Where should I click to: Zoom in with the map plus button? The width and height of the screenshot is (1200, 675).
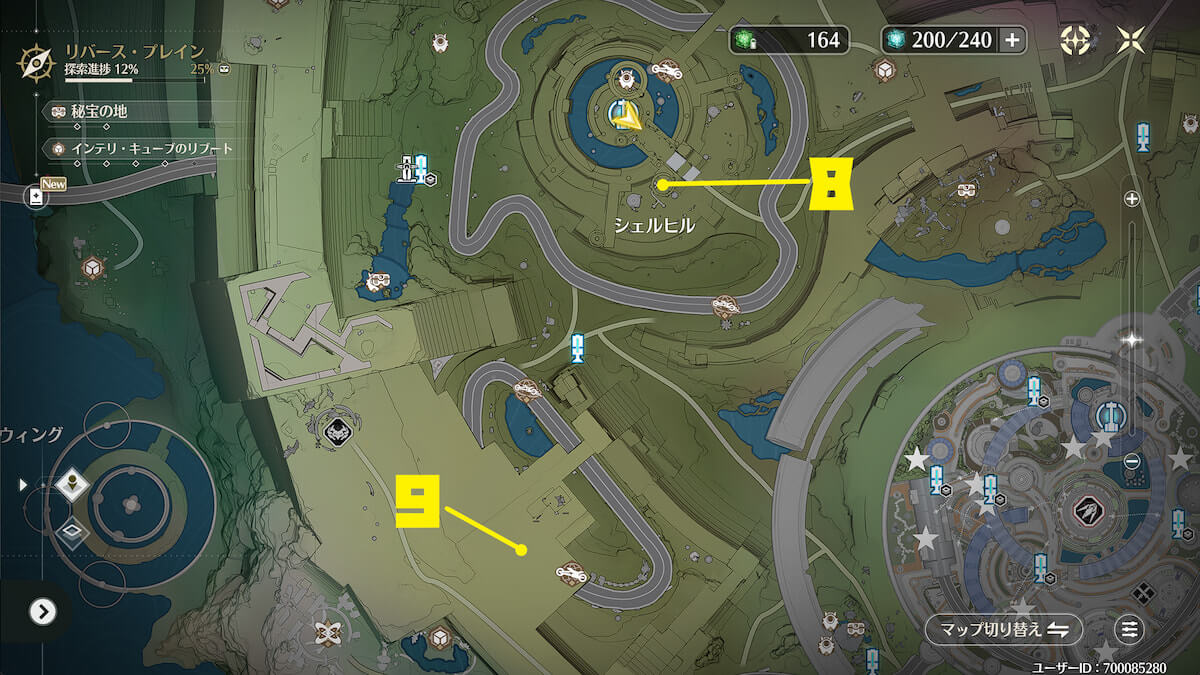point(1132,199)
